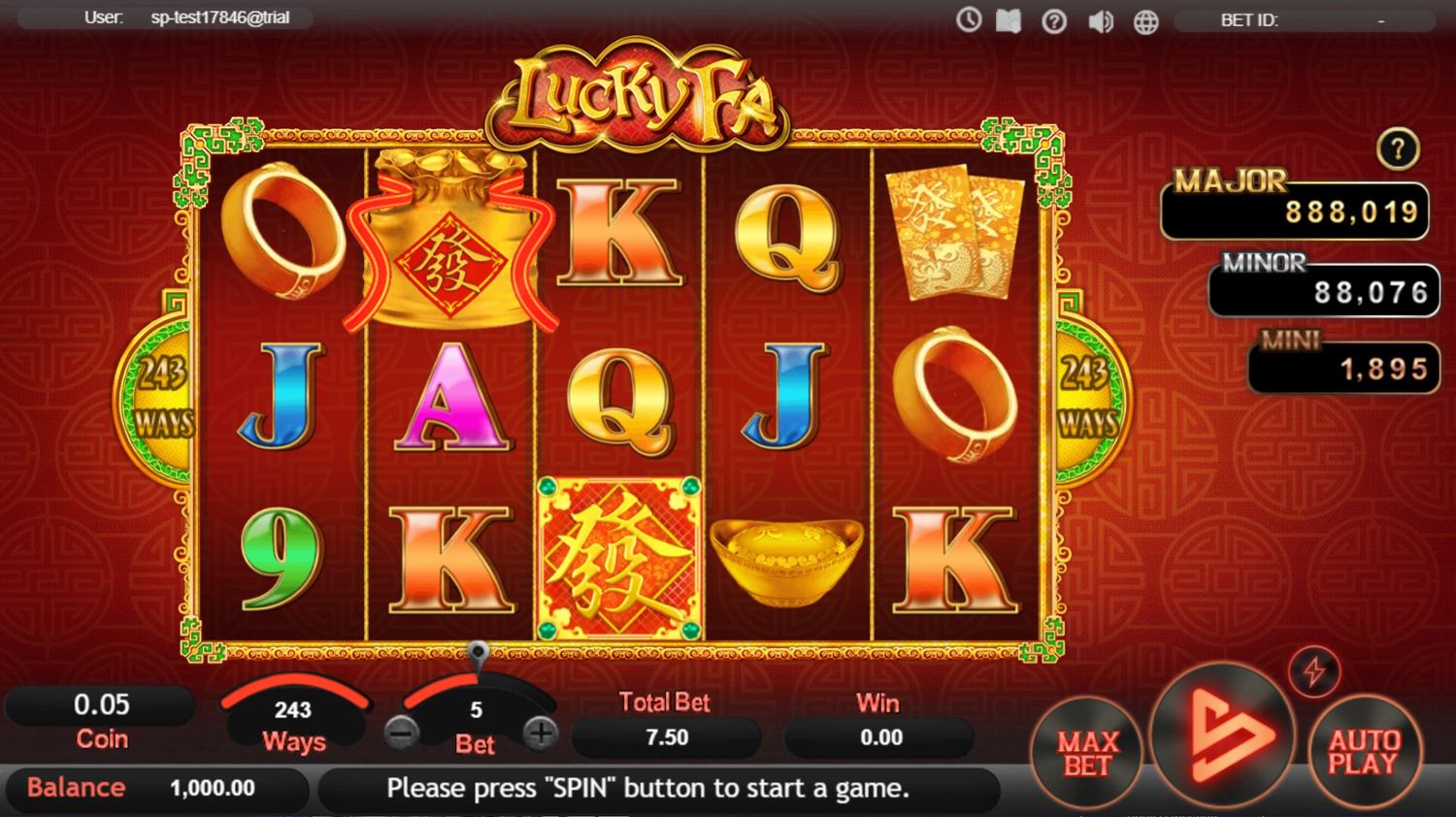
Task: Open the help question mark in top bar
Action: coord(1054,20)
